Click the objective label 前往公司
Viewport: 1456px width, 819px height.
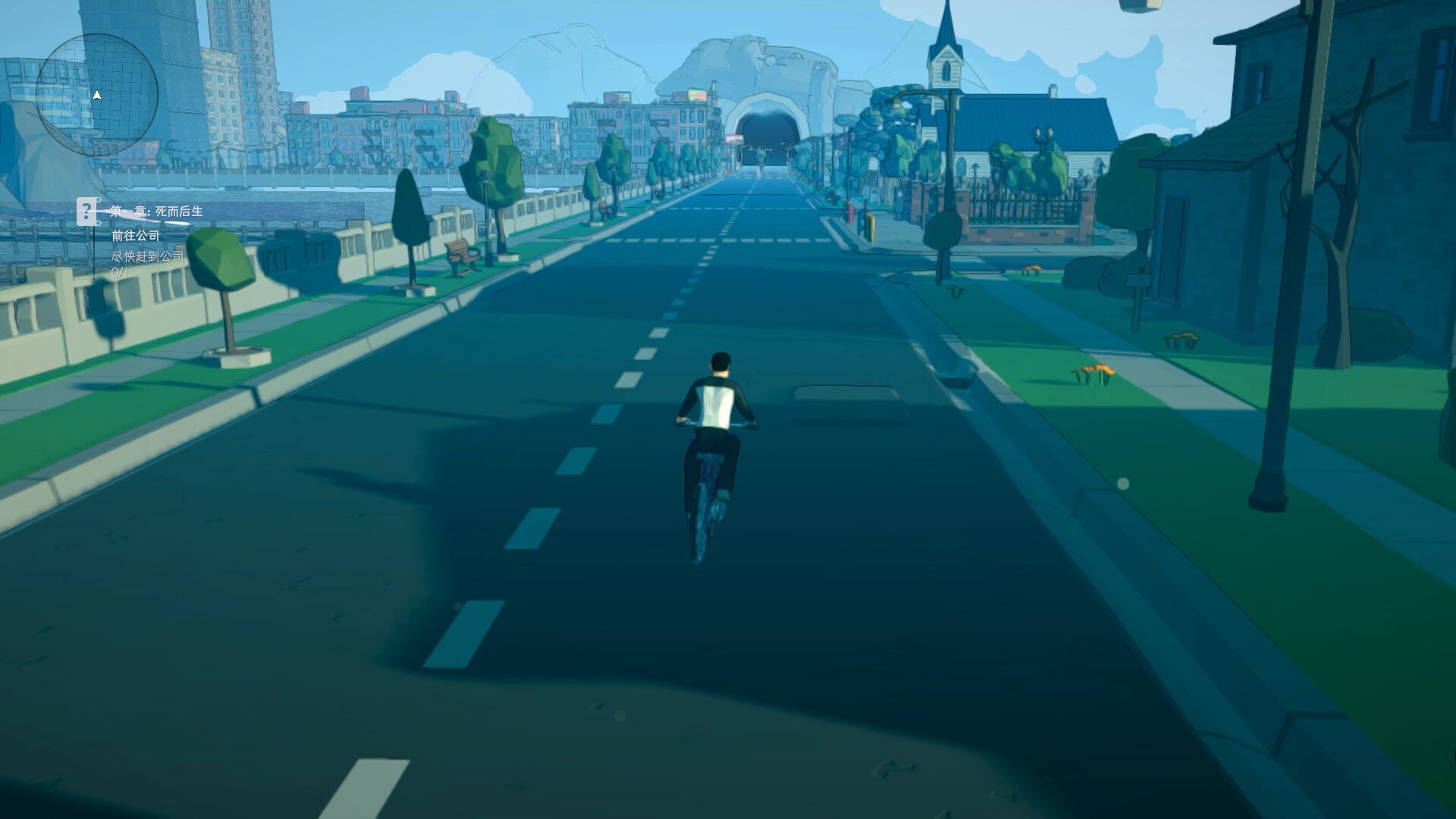pos(135,237)
